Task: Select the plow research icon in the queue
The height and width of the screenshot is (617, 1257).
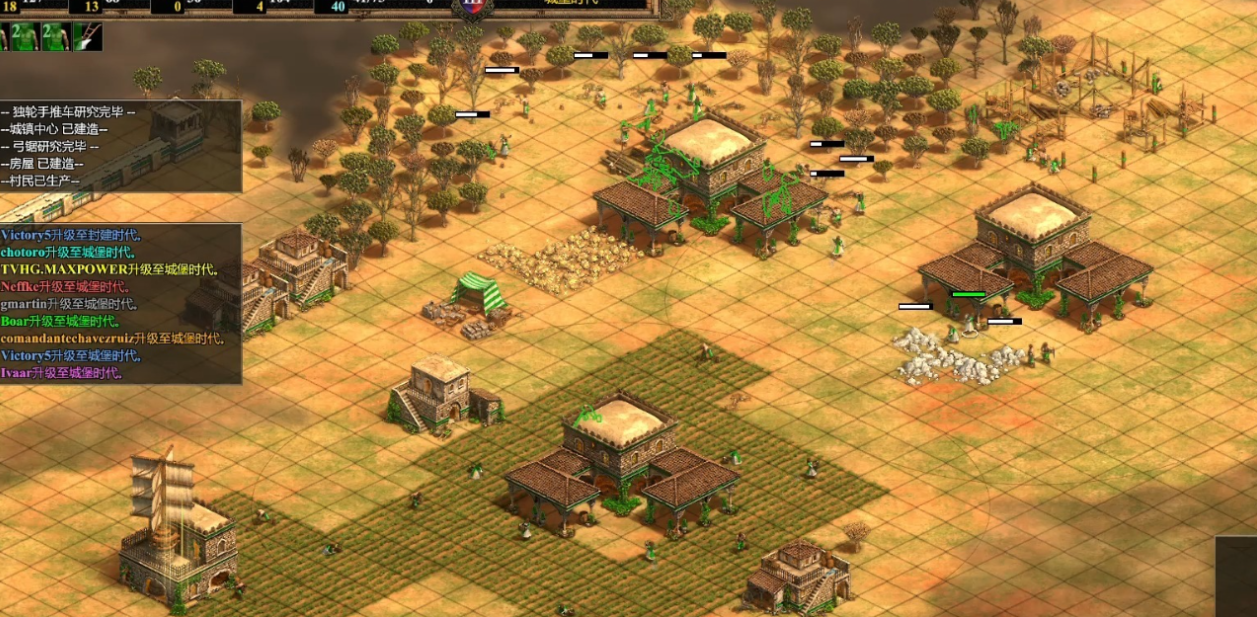Action: 87,37
